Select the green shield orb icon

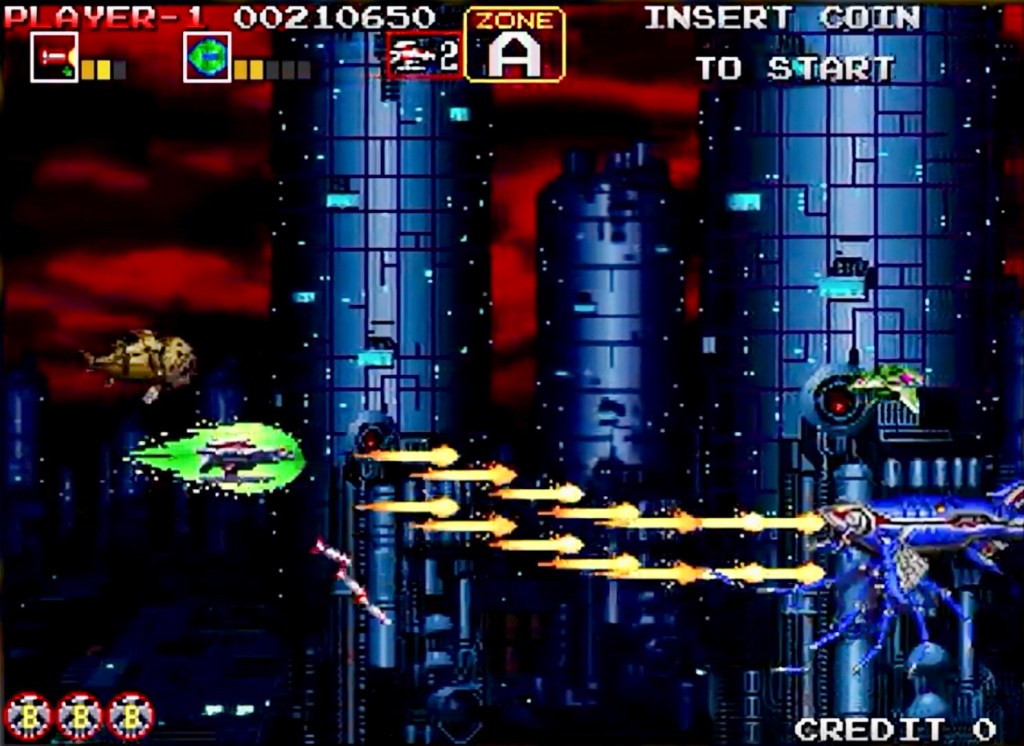pos(207,57)
